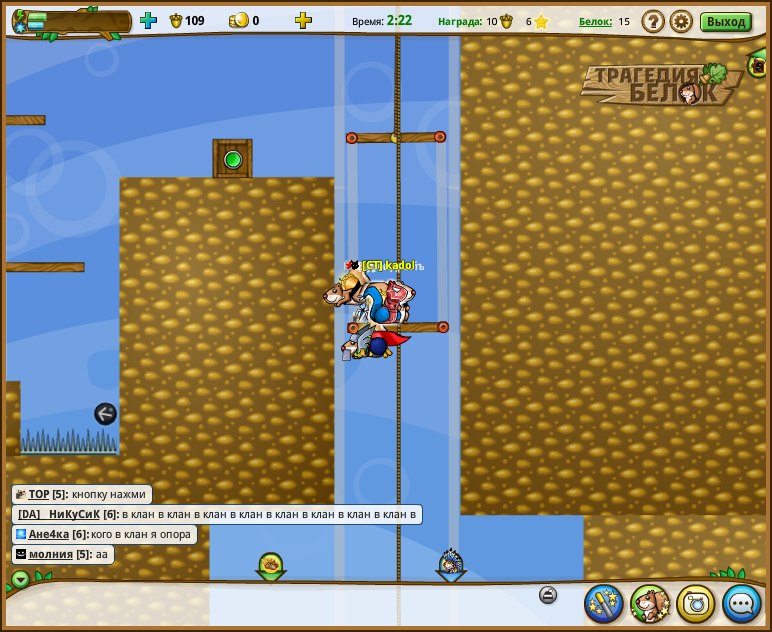The image size is (772, 632).
Task: Click the round icon below the logo
Action: 758,66
